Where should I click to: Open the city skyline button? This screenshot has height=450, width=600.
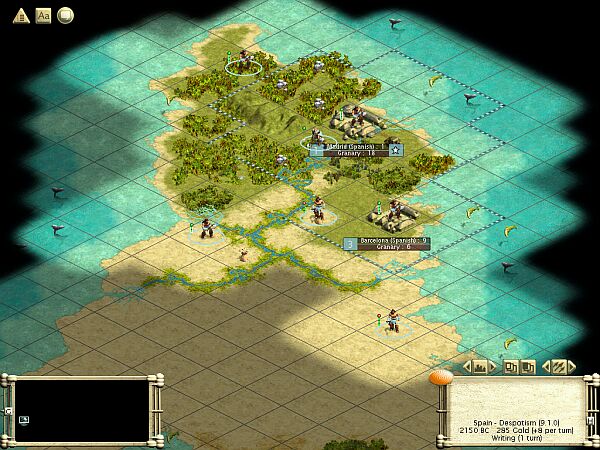(x=480, y=367)
